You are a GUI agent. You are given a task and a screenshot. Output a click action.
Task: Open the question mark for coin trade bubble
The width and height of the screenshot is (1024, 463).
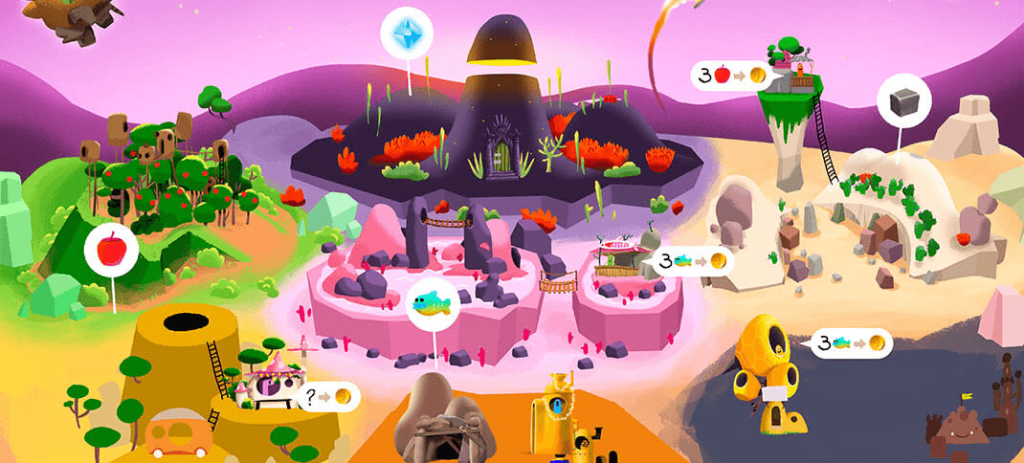coord(329,397)
